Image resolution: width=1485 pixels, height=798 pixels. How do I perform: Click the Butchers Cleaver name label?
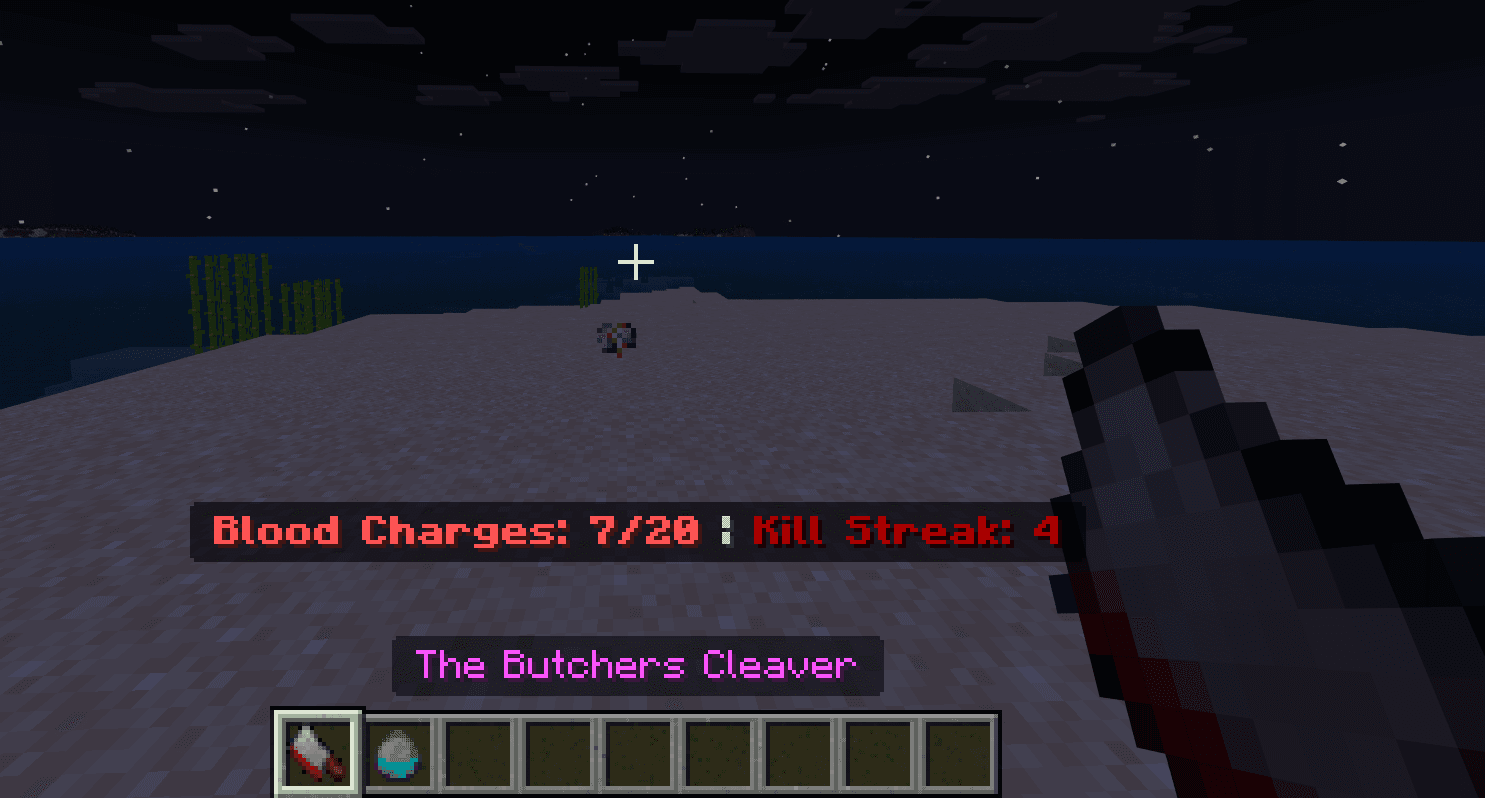637,665
